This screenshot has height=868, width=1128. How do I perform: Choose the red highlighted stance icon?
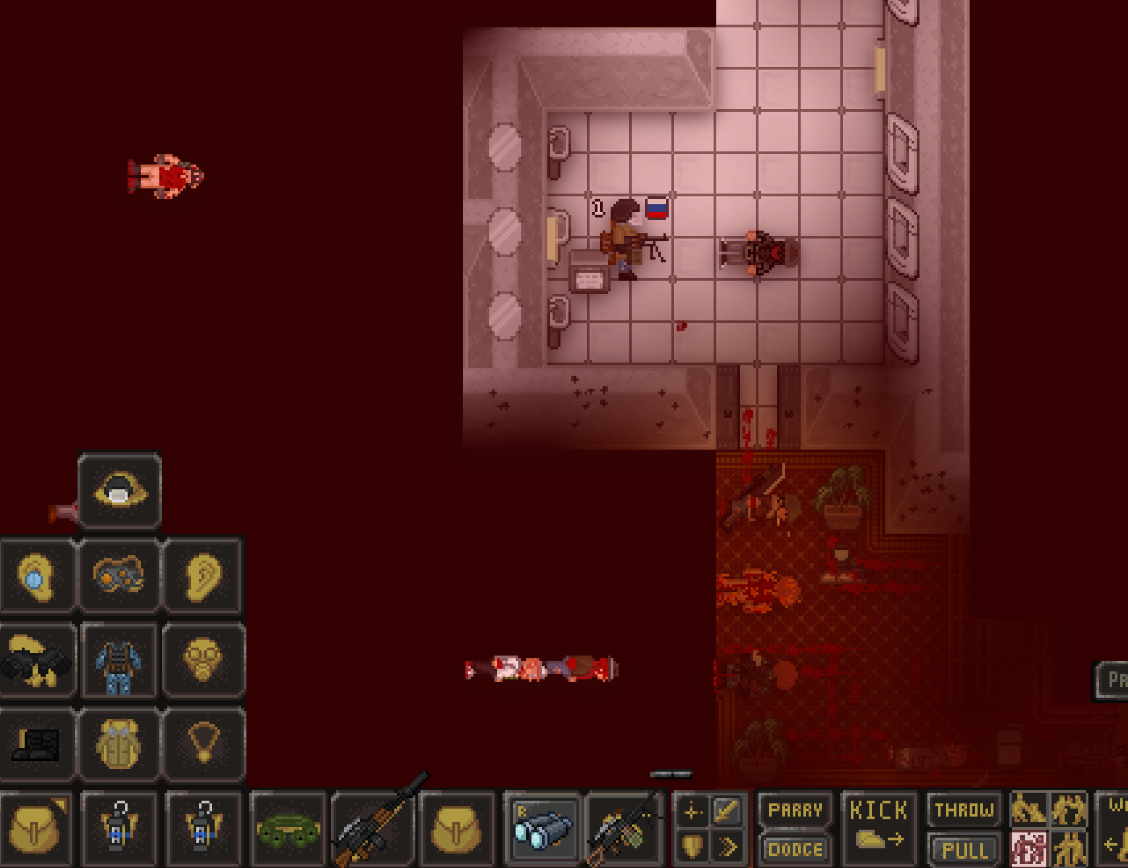(x=1029, y=848)
